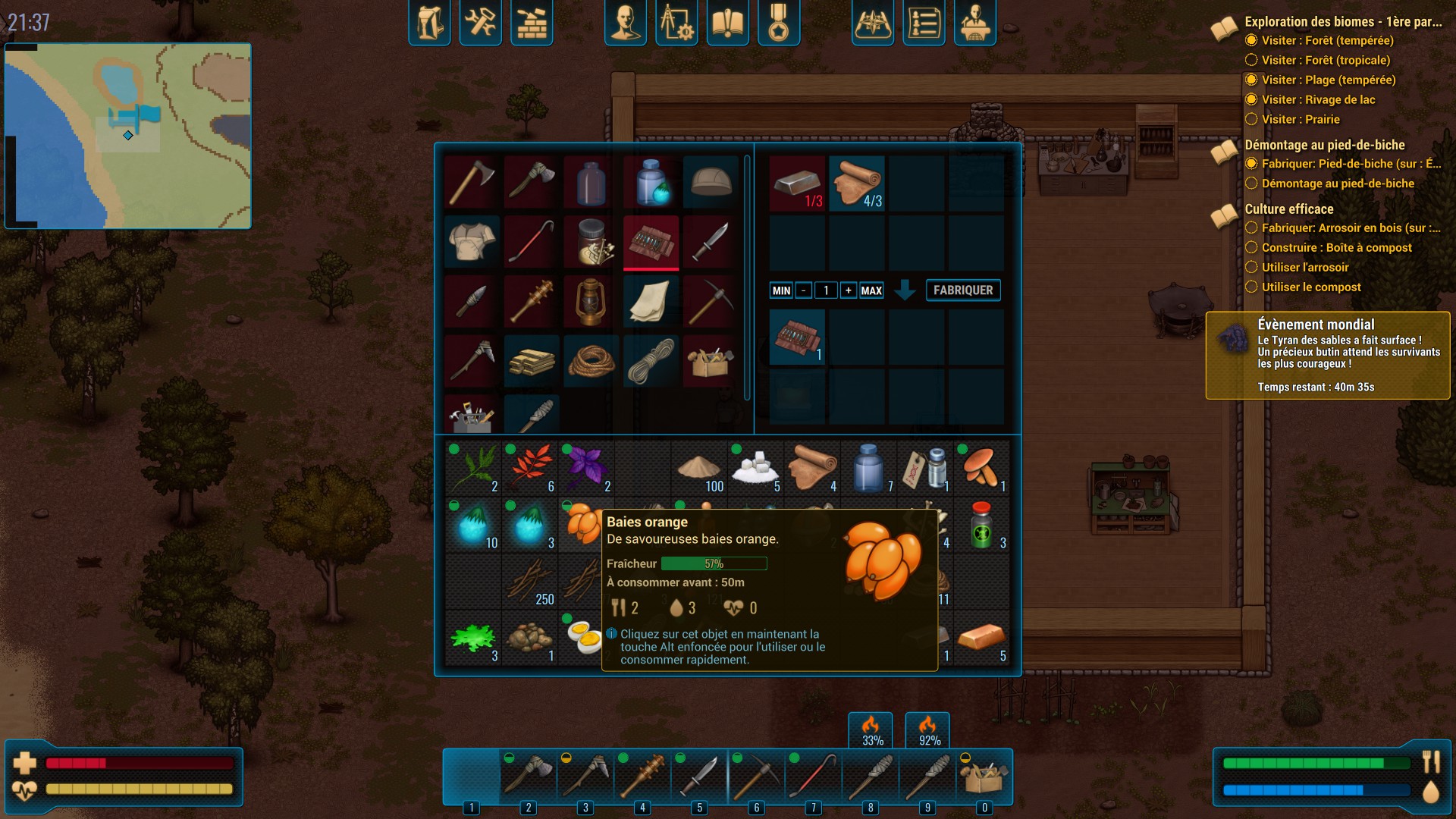Increase craft quantity with plus button
This screenshot has height=819, width=1456.
[848, 290]
